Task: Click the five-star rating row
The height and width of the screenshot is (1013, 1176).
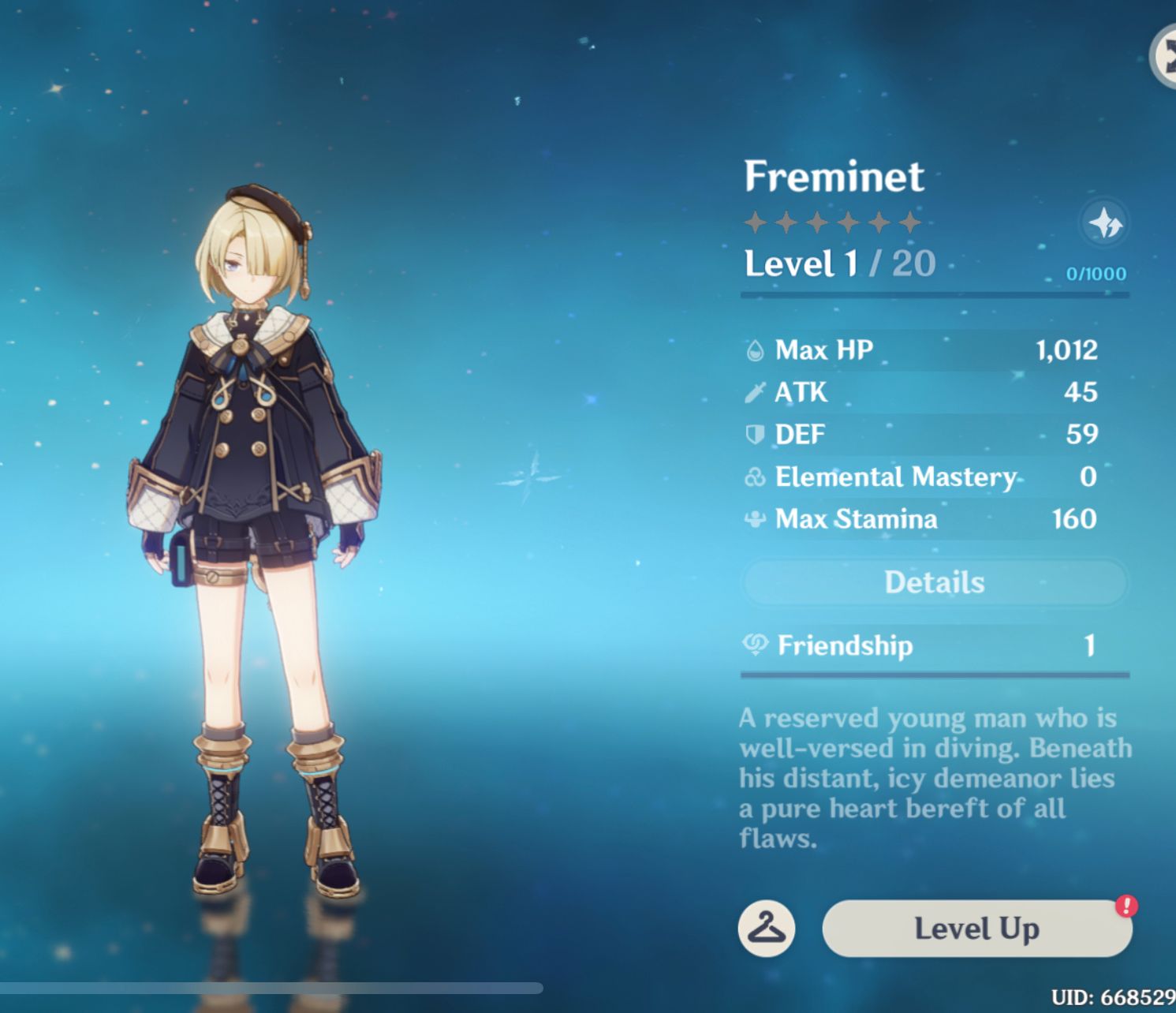Action: 832,222
